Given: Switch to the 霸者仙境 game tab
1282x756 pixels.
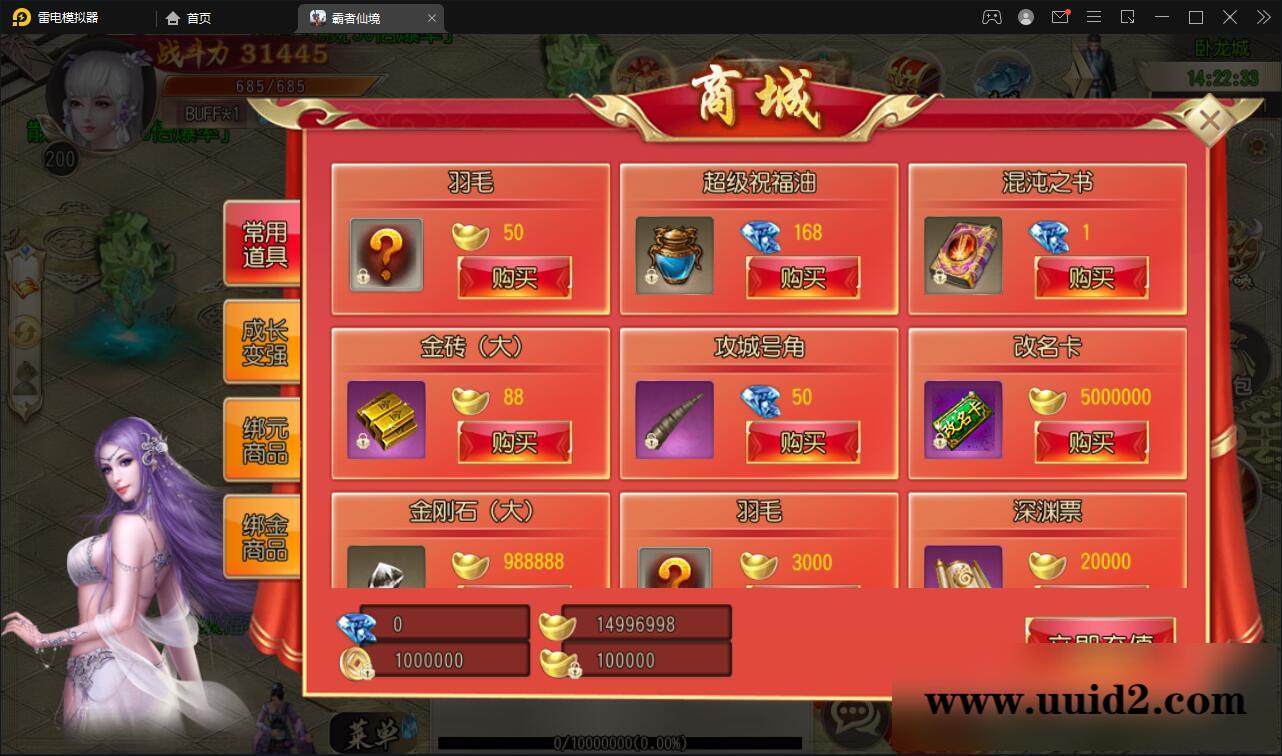Looking at the screenshot, I should tap(370, 17).
